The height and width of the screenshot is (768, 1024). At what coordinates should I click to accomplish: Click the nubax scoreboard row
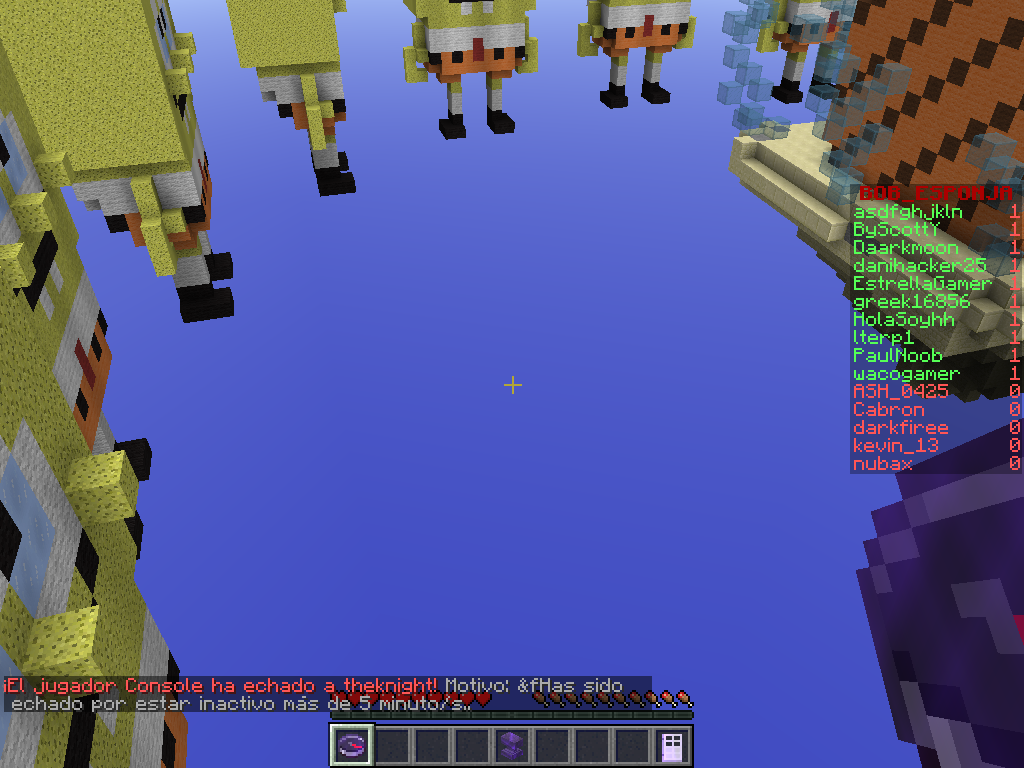(882, 464)
